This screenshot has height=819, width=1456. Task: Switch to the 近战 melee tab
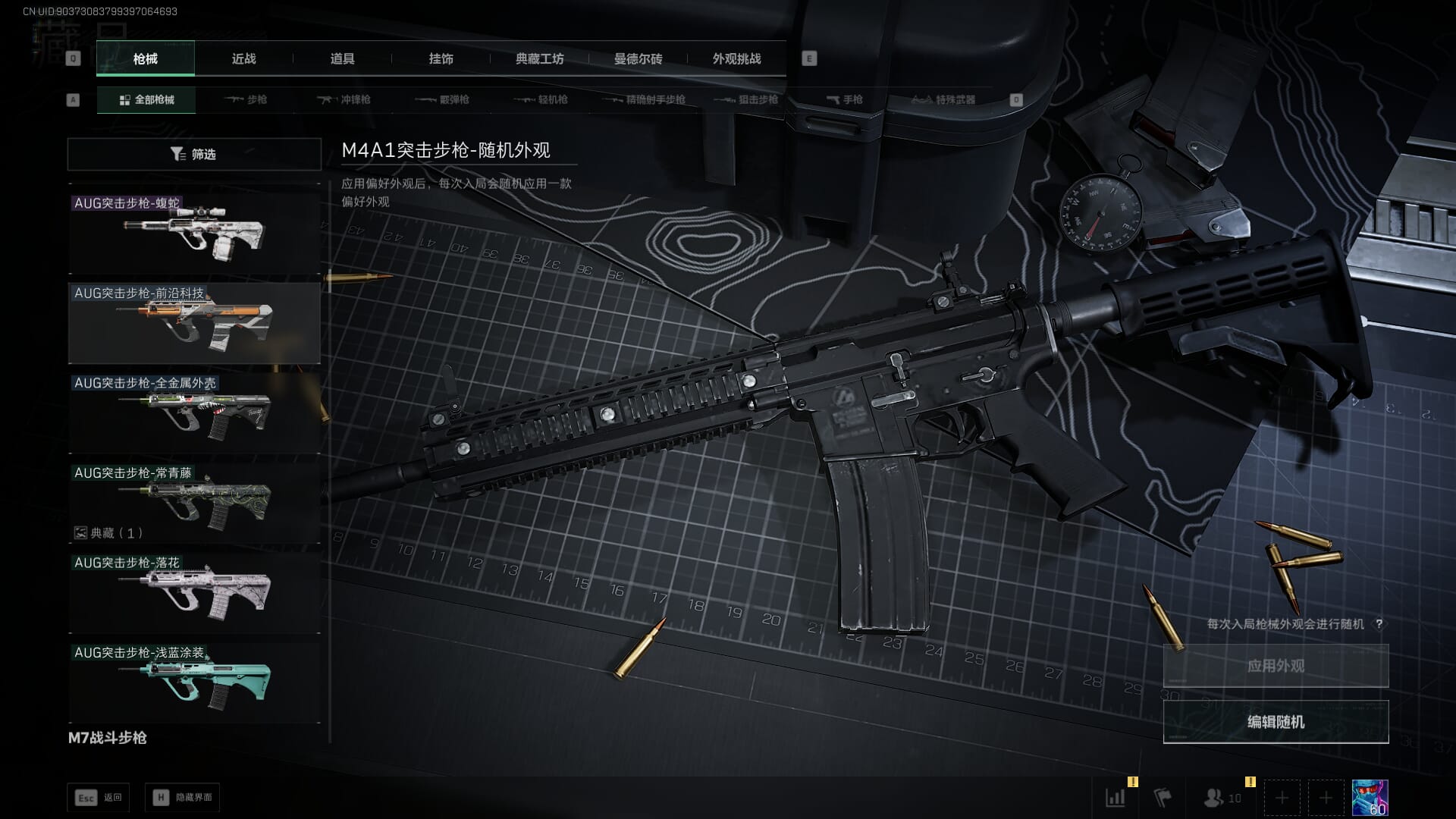click(x=243, y=58)
